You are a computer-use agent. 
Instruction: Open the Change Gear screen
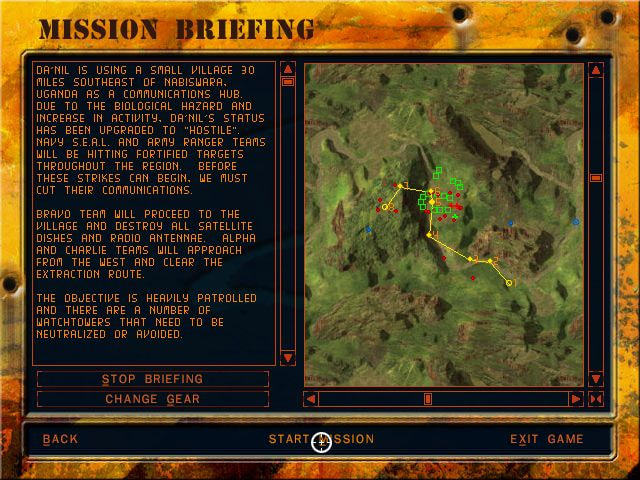(152, 399)
